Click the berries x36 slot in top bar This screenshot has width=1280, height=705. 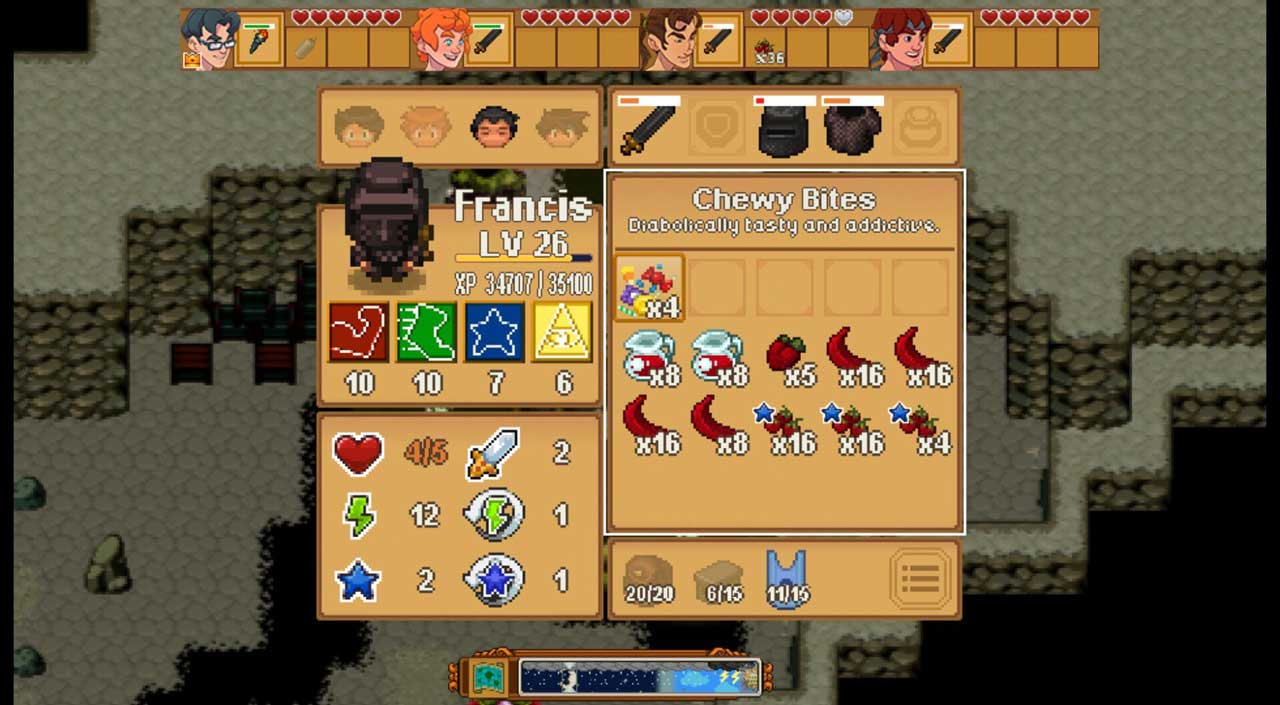coord(767,47)
